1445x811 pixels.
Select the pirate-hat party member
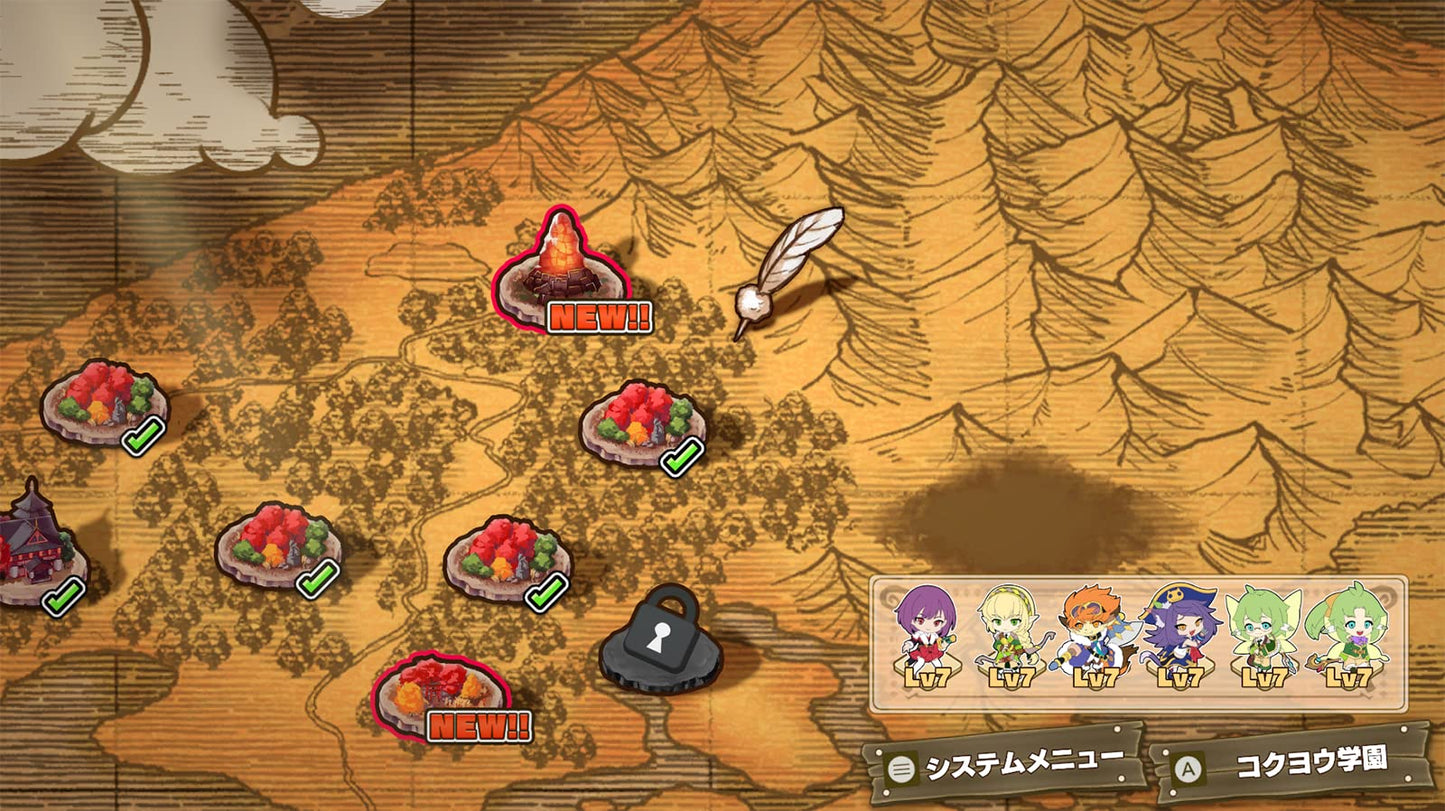tap(1181, 635)
